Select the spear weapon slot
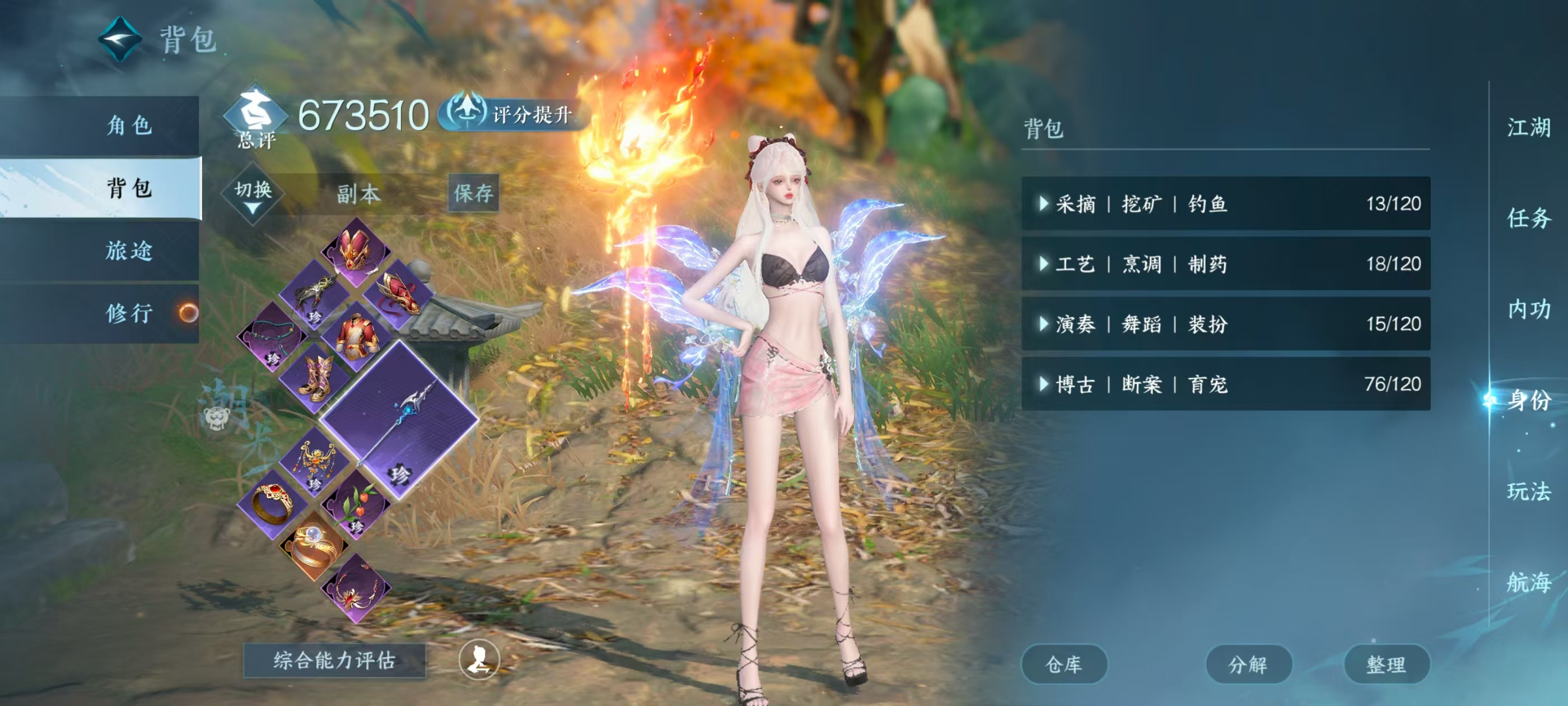 pyautogui.click(x=399, y=419)
